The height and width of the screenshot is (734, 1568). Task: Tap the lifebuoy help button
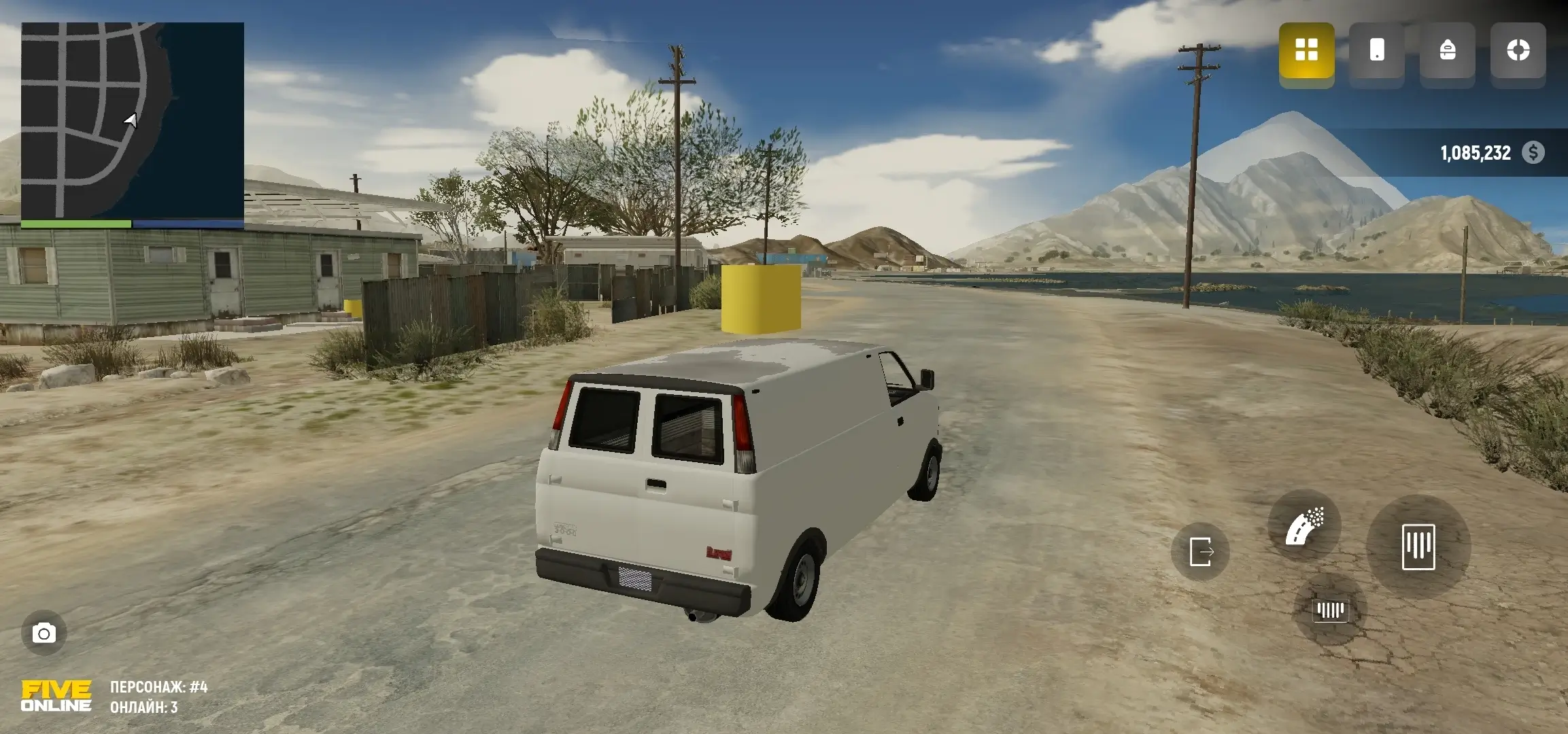coord(1518,50)
